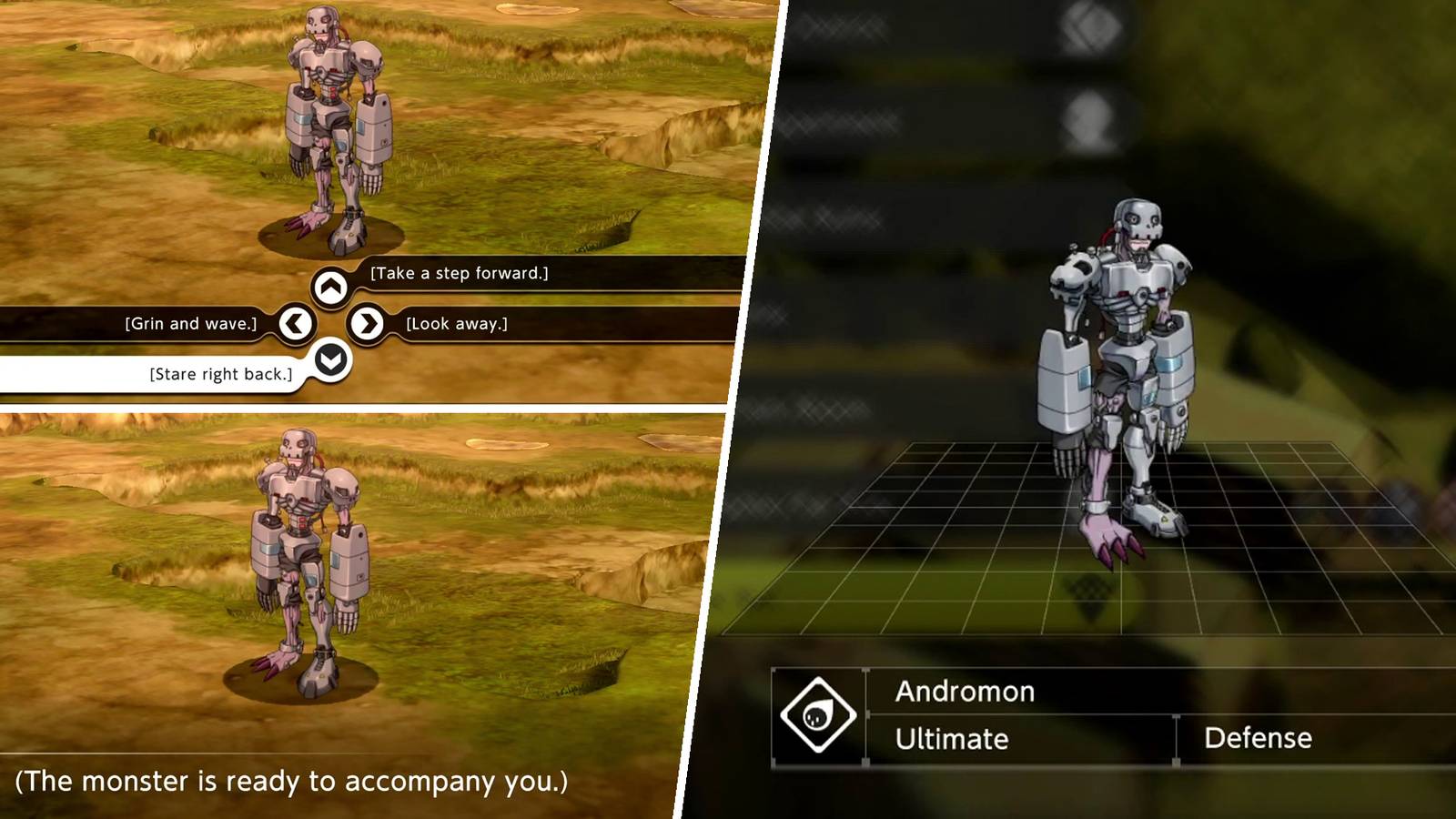
Task: Switch to the 'Defense' type label
Action: (1259, 738)
